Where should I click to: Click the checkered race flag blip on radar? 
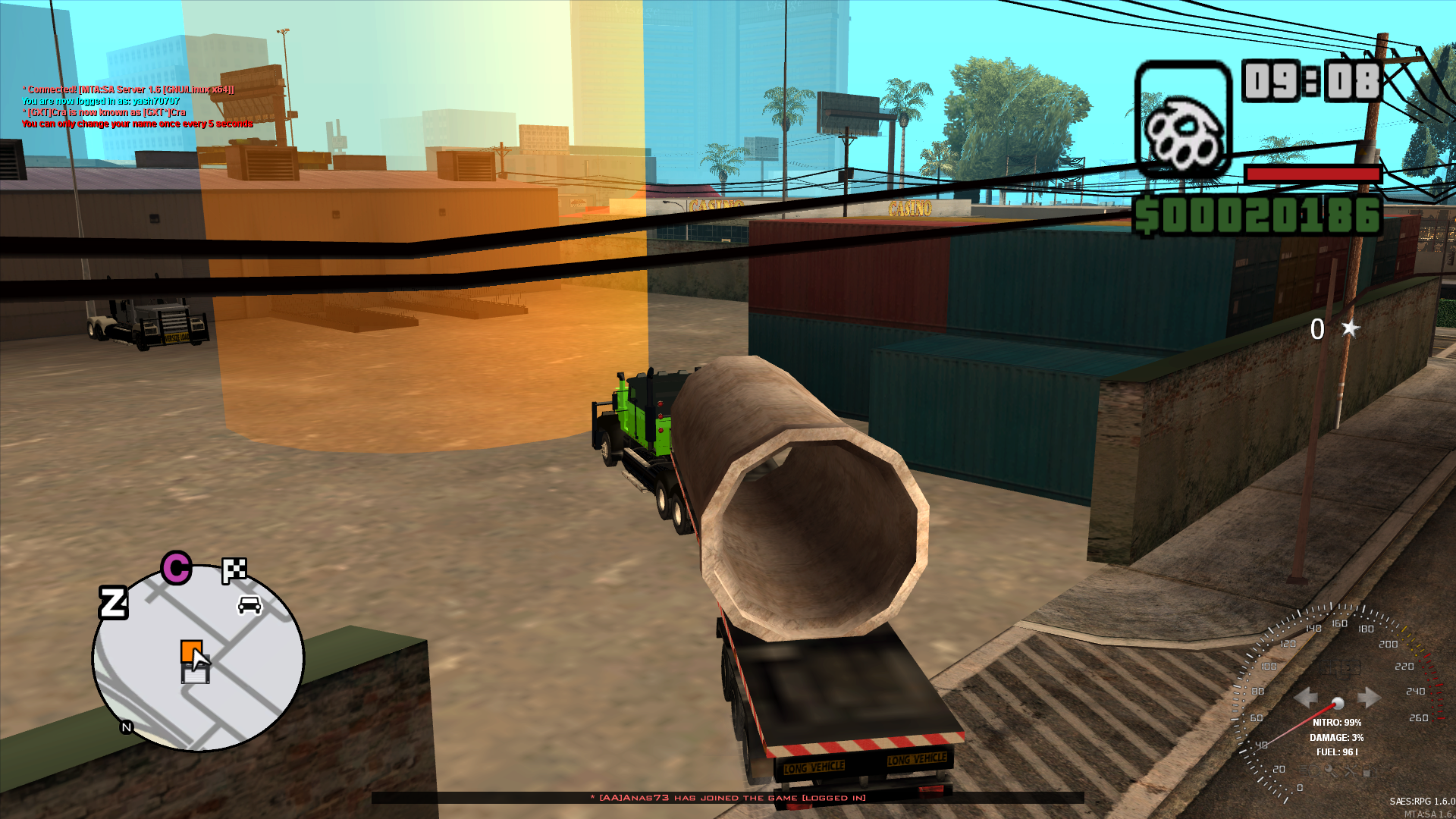tap(234, 570)
